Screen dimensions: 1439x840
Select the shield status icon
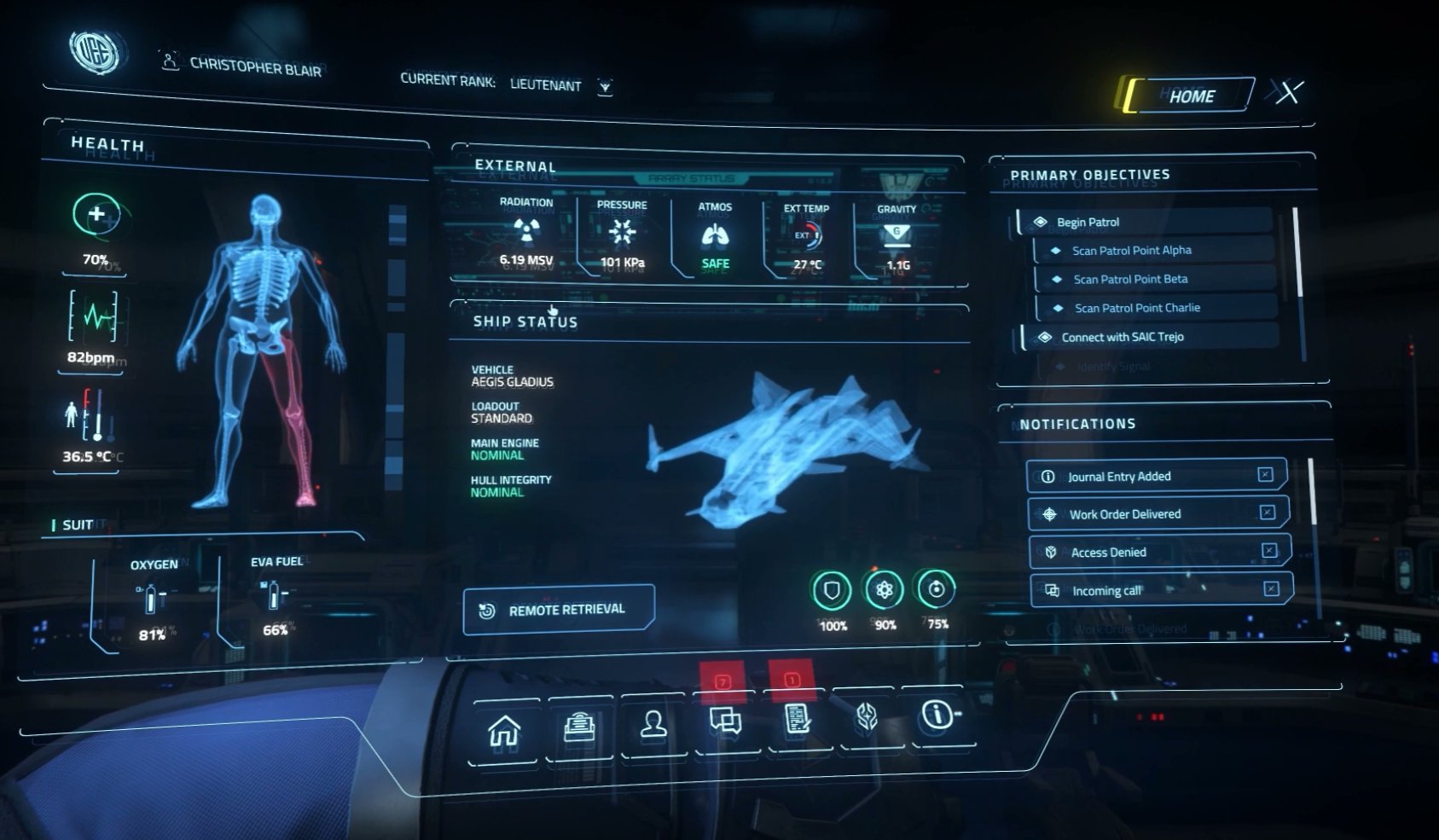tap(832, 590)
